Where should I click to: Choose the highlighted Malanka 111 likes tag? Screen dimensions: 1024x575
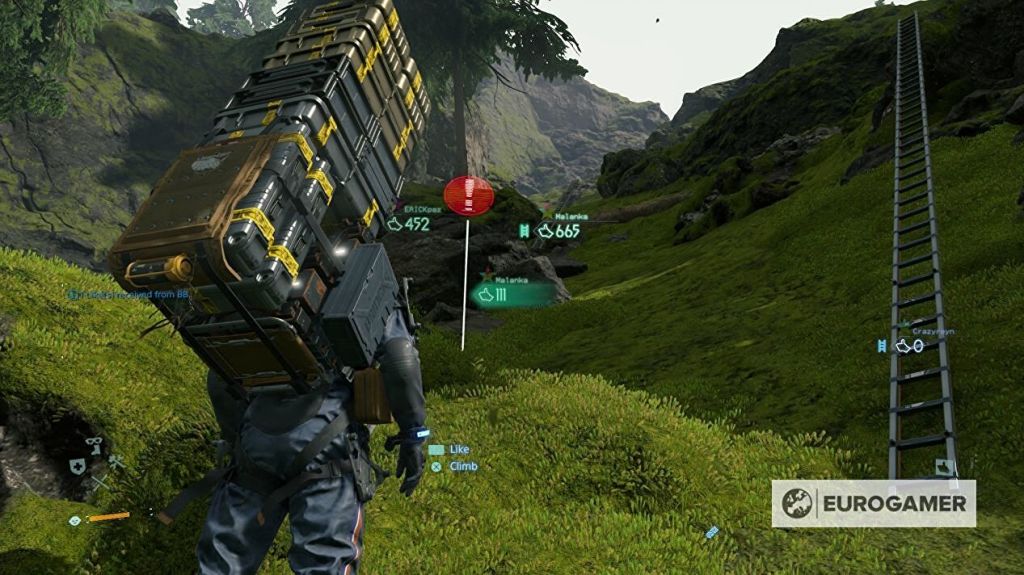pos(512,294)
